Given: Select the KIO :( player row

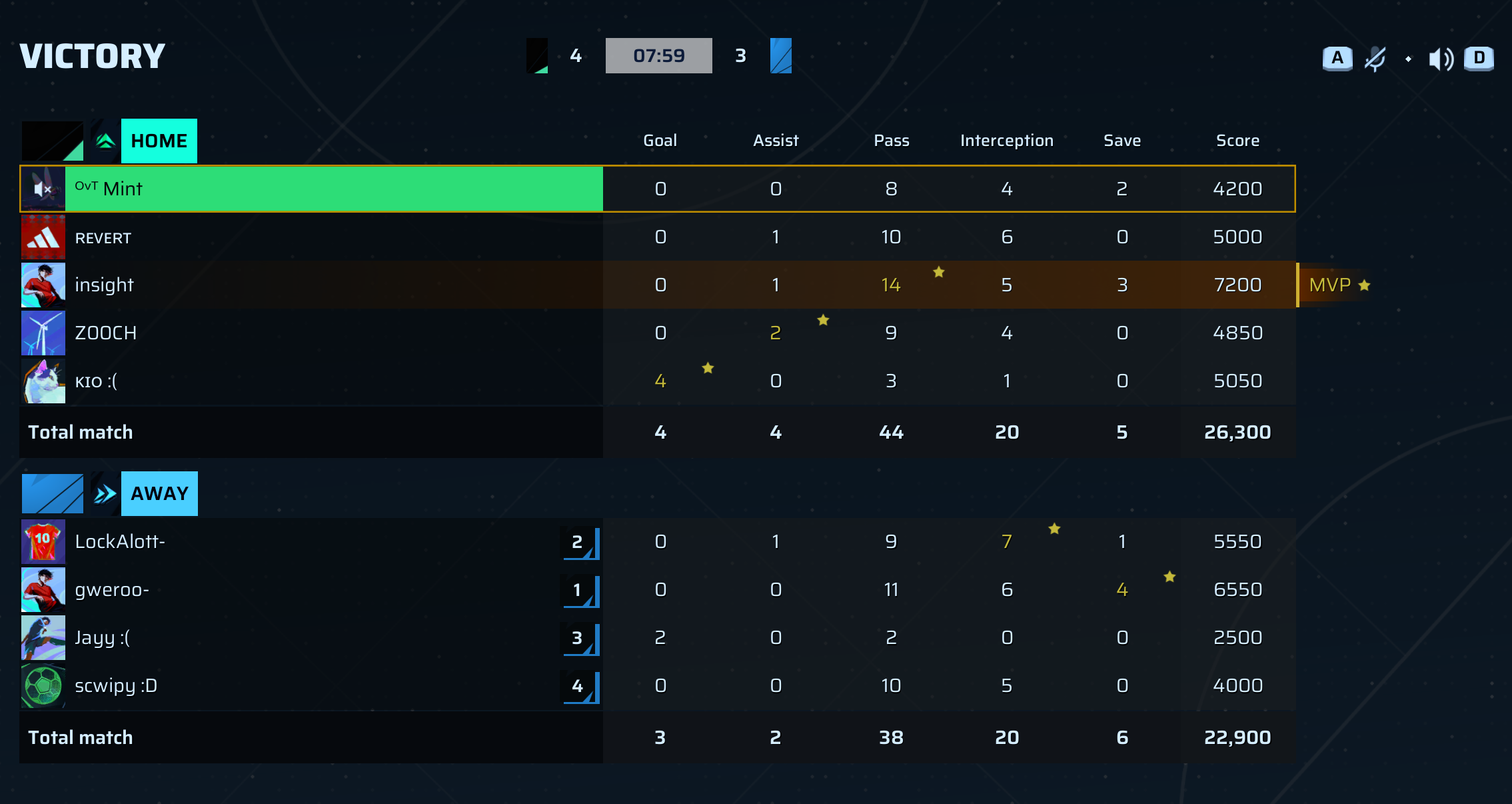Looking at the screenshot, I should coord(333,381).
